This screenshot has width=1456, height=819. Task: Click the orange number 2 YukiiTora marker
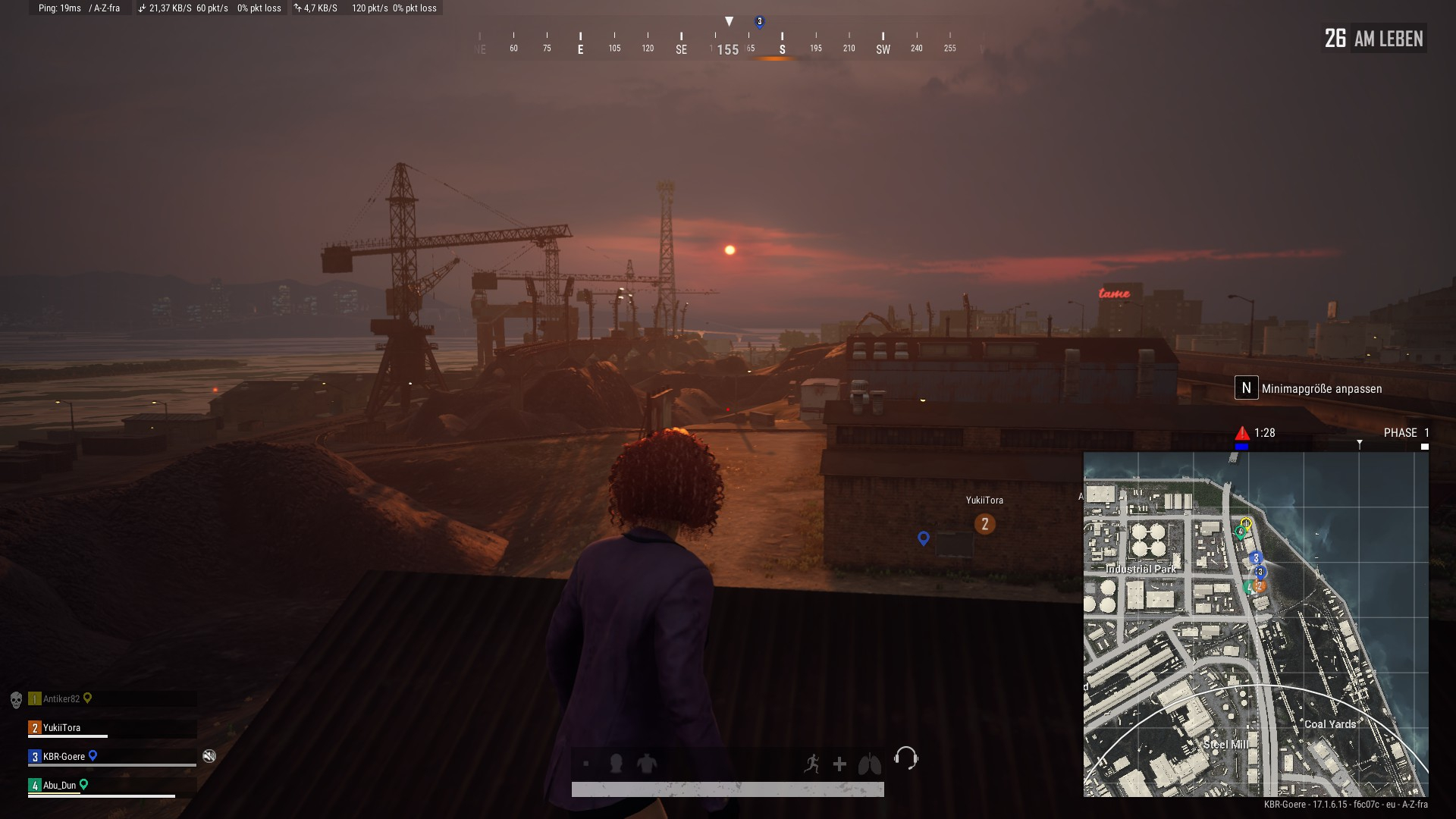(984, 524)
